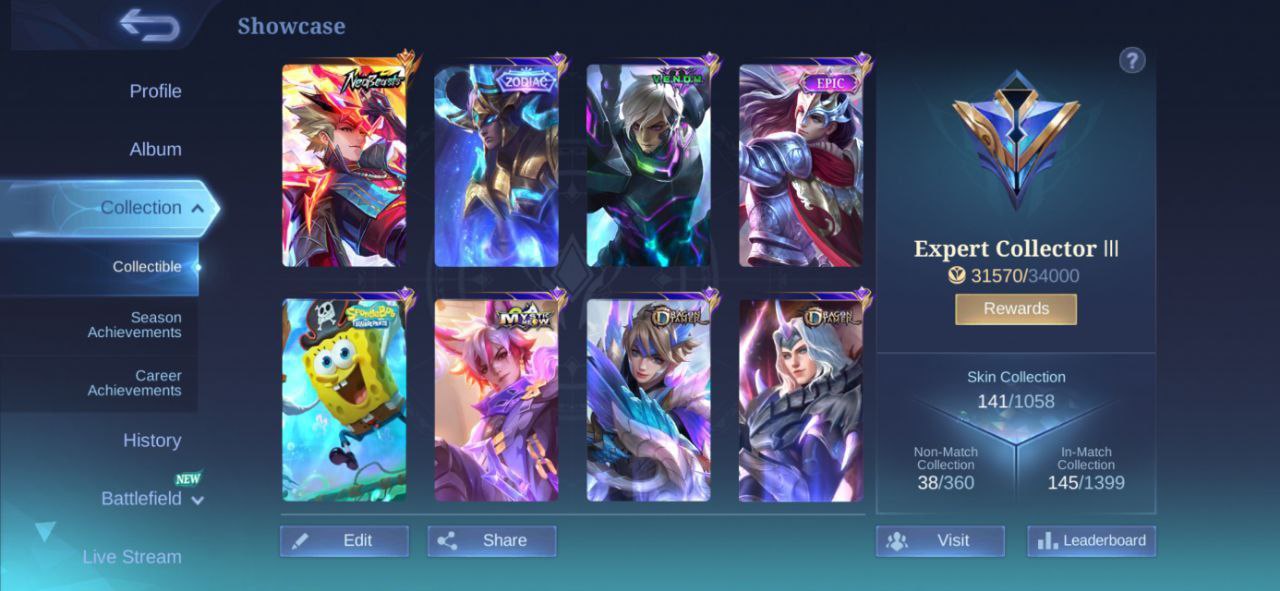This screenshot has height=591, width=1280.
Task: Share the showcase
Action: tap(492, 541)
